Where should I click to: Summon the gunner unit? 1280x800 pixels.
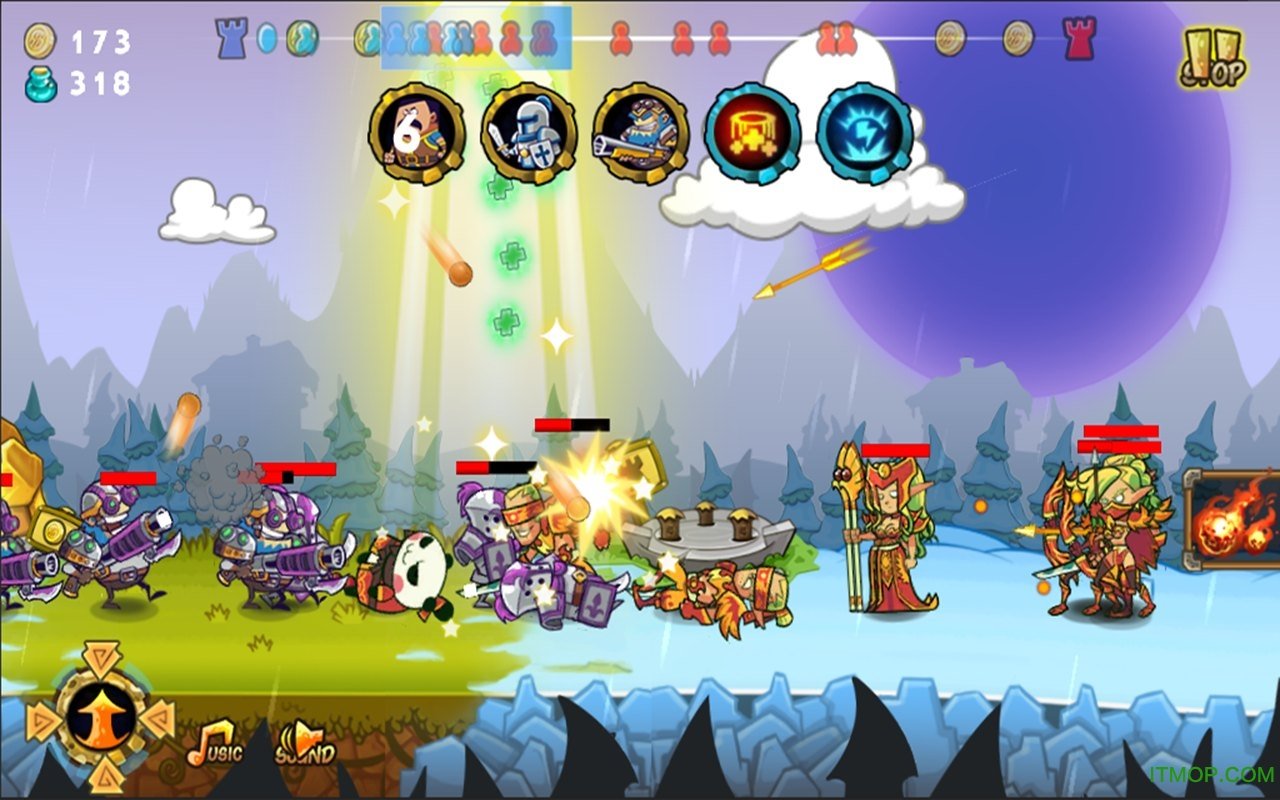[x=640, y=133]
